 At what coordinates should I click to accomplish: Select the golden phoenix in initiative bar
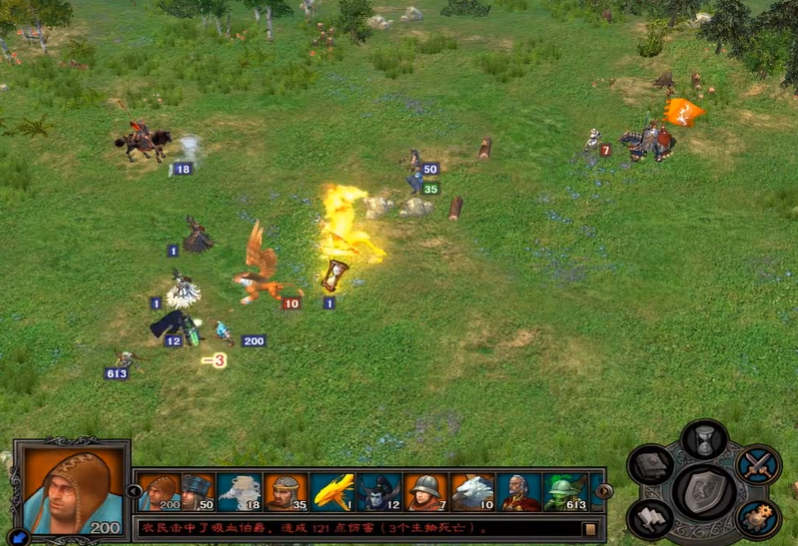click(332, 491)
